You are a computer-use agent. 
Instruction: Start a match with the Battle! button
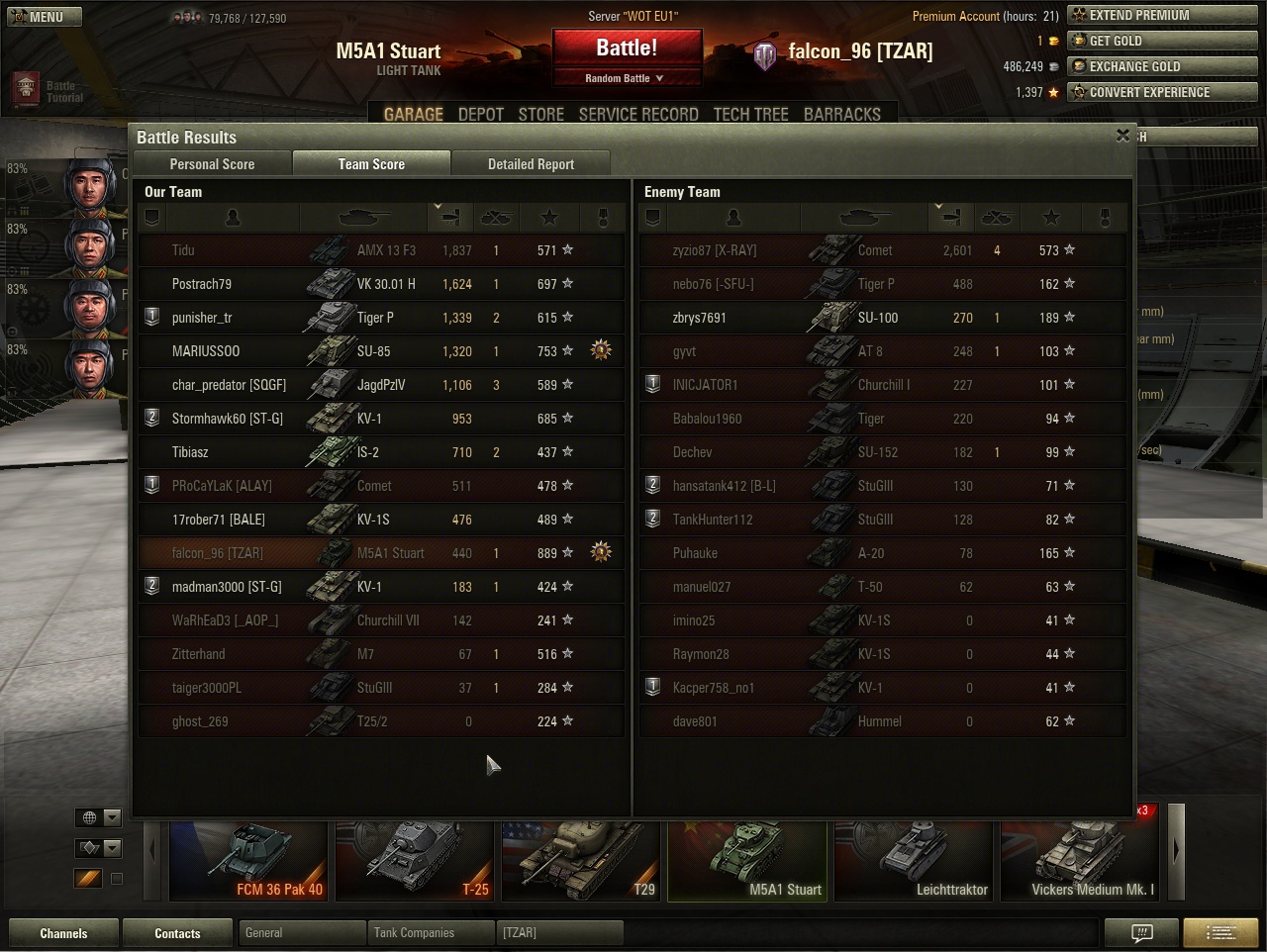pos(627,48)
